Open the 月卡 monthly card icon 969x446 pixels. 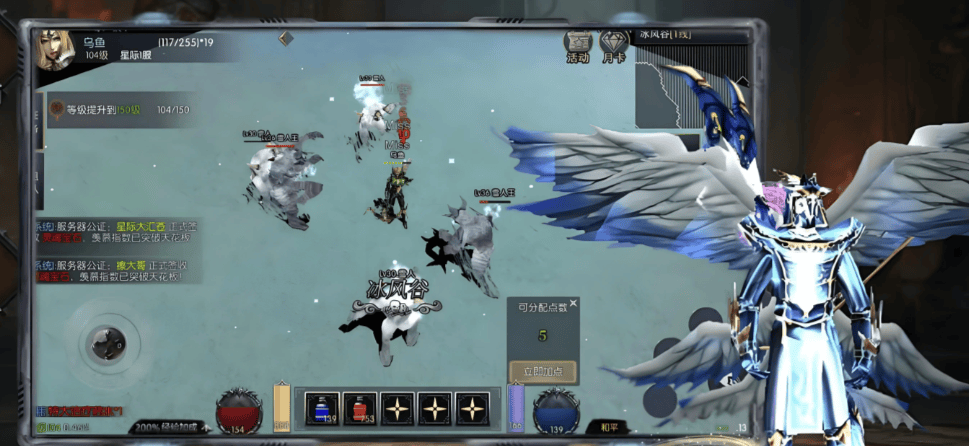tap(613, 46)
